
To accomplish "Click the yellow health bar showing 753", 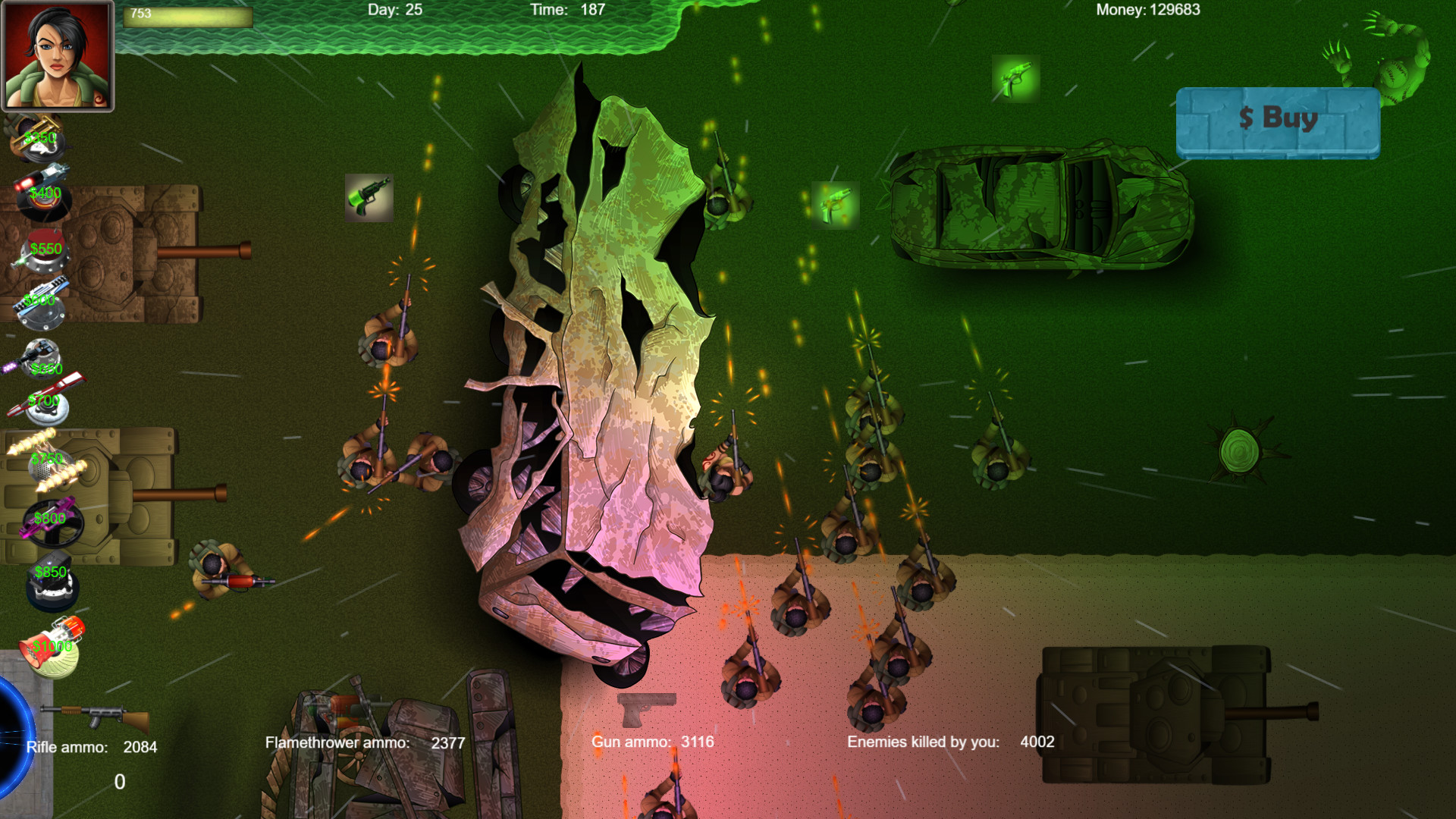I will click(x=188, y=17).
